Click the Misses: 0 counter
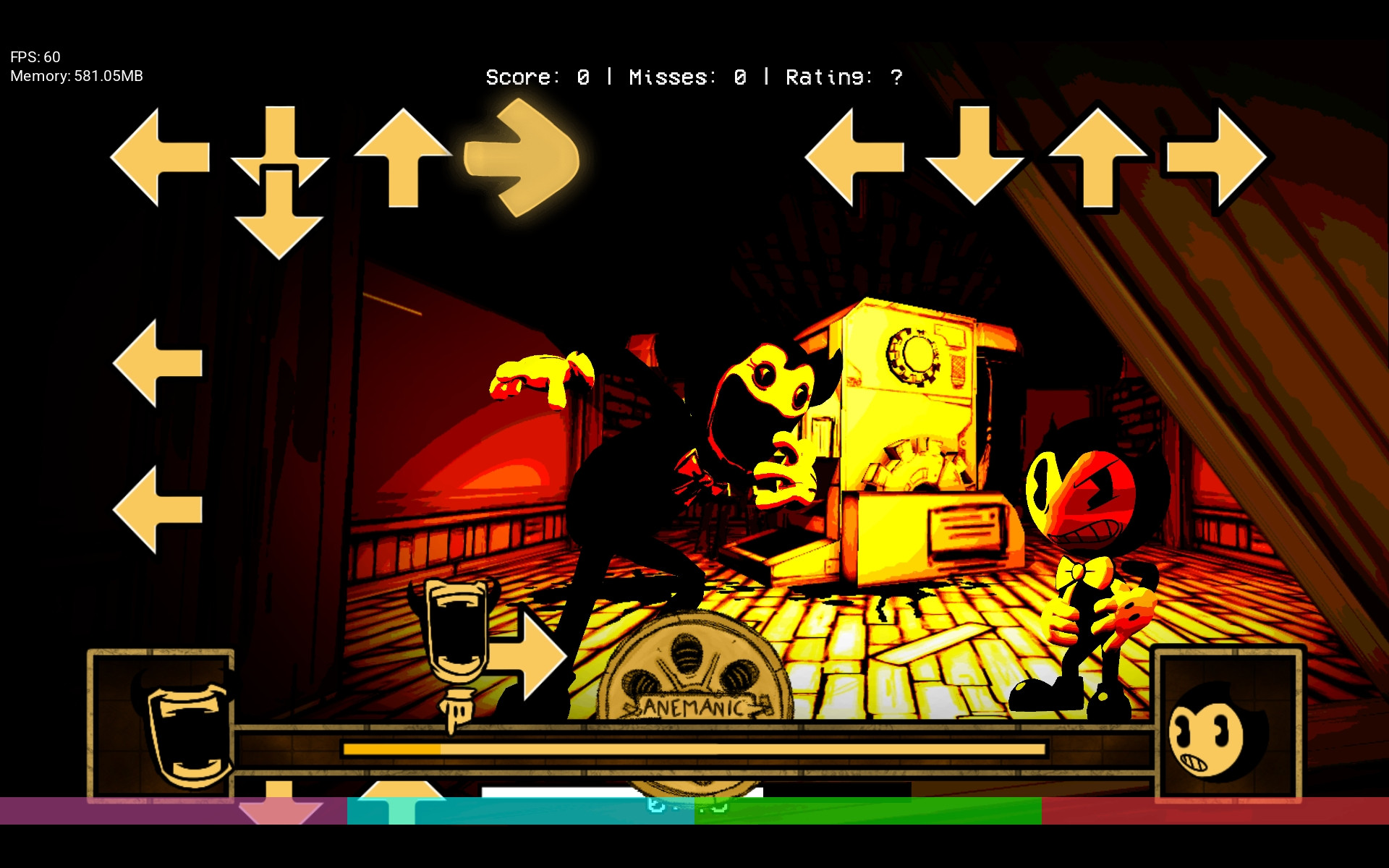Image resolution: width=1389 pixels, height=868 pixels. pos(684,76)
